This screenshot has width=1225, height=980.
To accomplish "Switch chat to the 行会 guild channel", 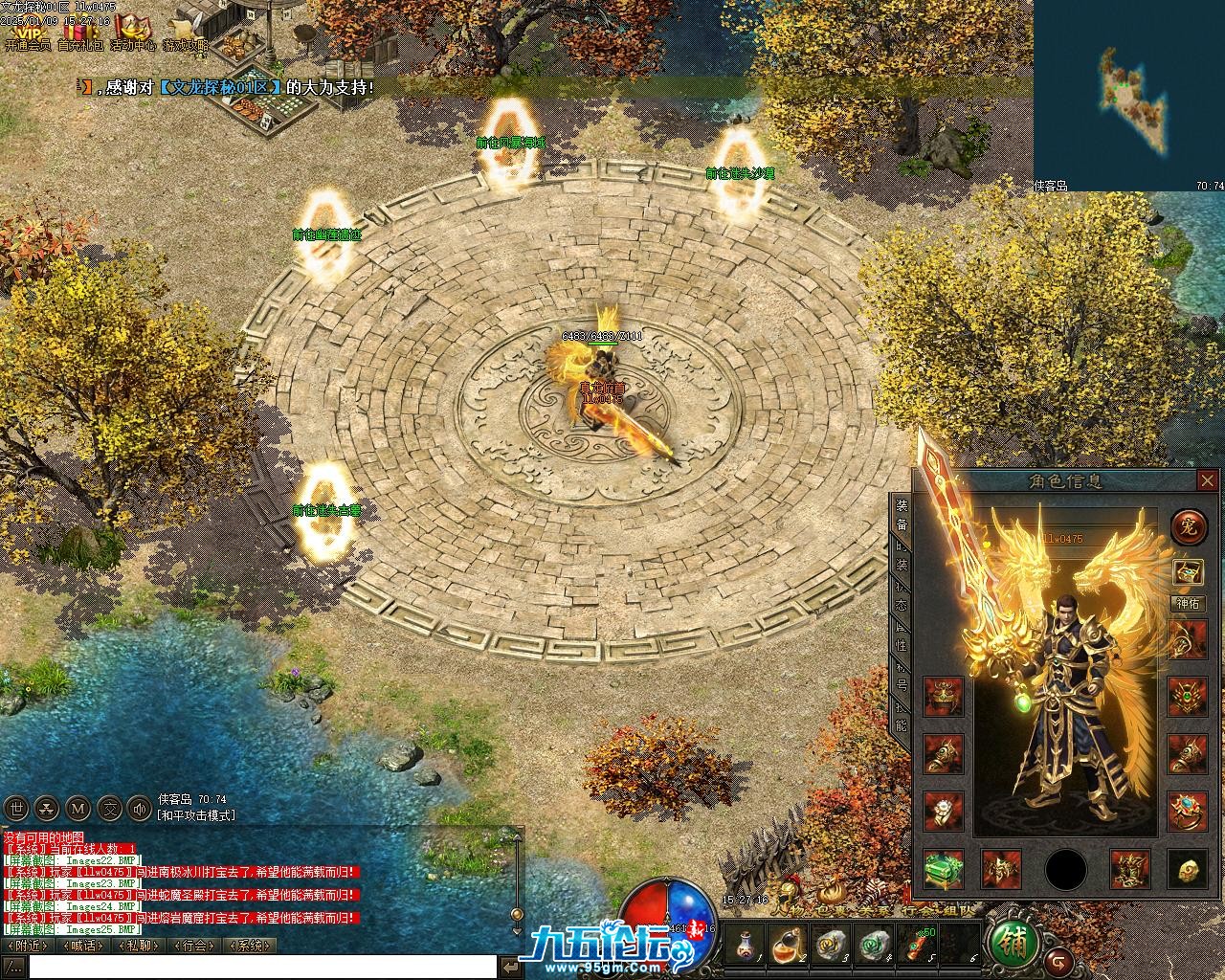I will 194,946.
